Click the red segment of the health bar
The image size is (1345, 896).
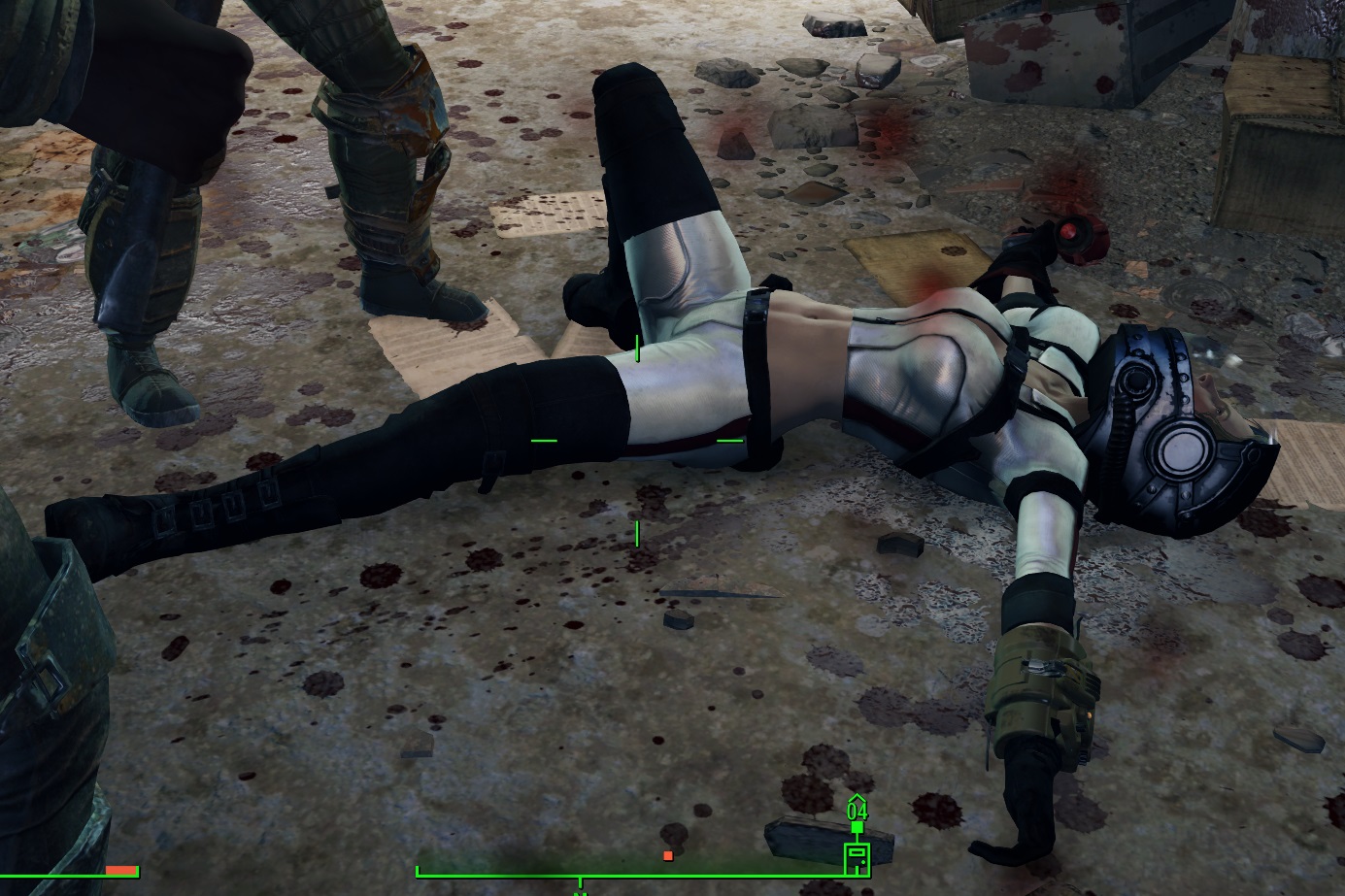pyautogui.click(x=120, y=870)
